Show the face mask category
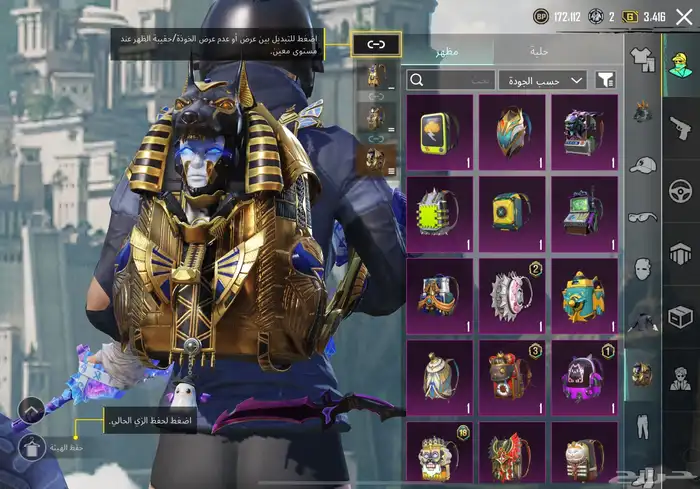 coord(642,269)
